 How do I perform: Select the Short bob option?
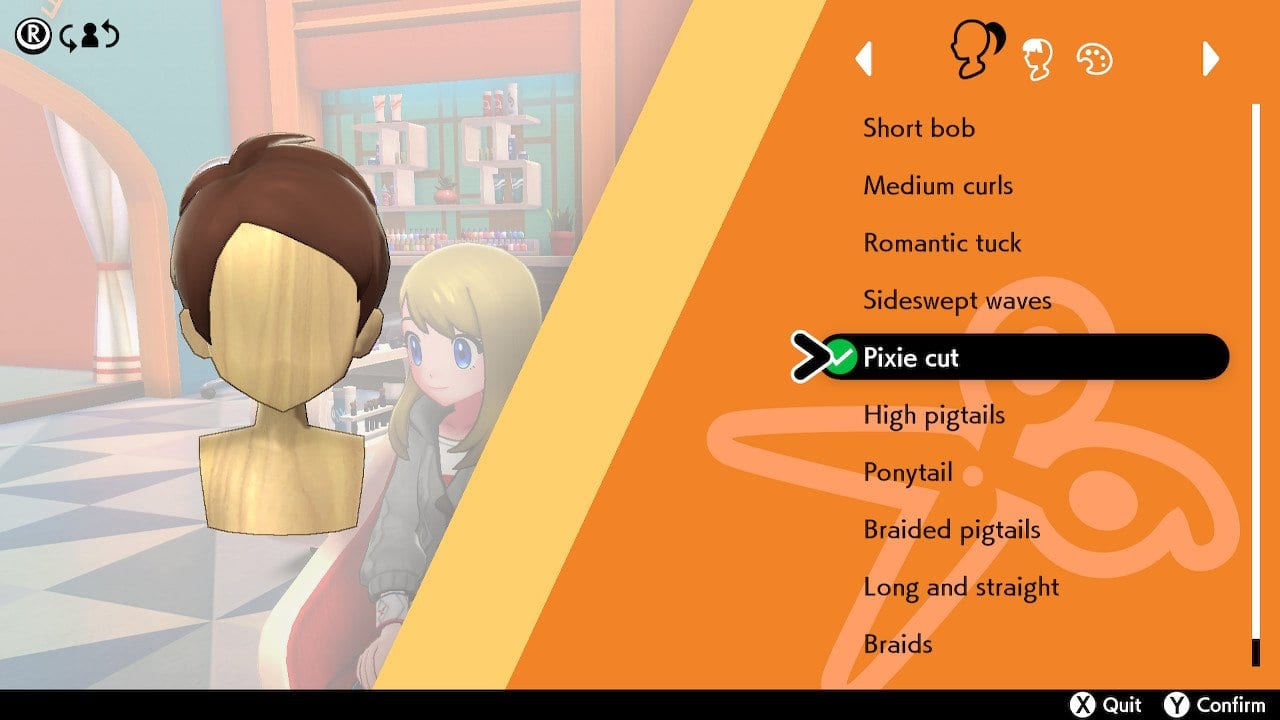[x=919, y=128]
